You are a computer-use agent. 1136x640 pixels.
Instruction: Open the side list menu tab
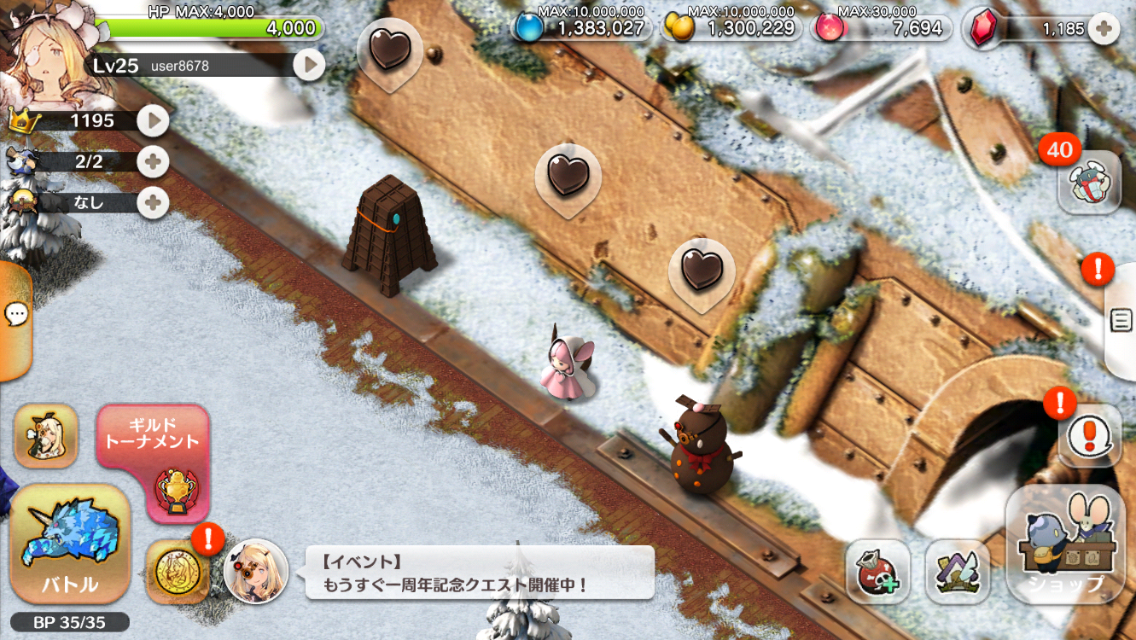pyautogui.click(x=1121, y=320)
